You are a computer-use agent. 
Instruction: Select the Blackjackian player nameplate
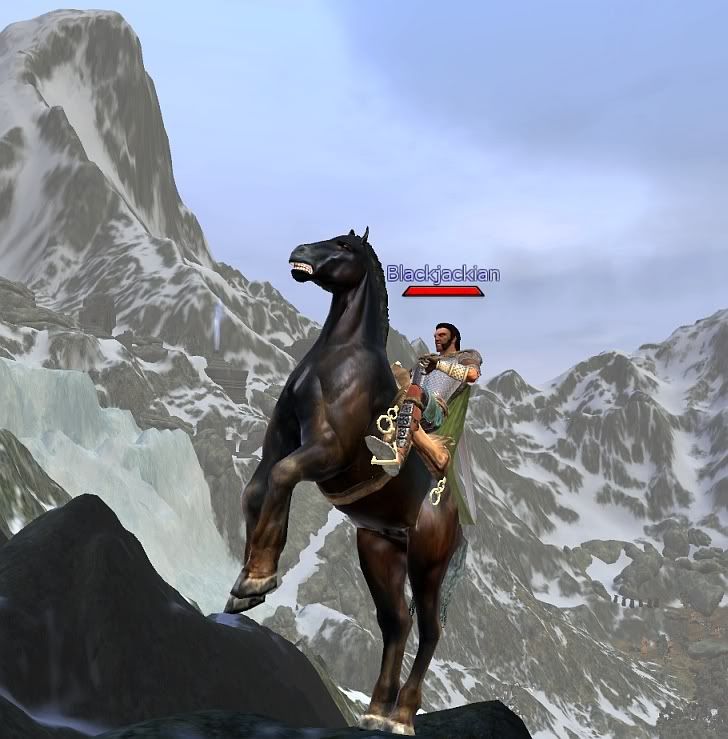pyautogui.click(x=443, y=274)
